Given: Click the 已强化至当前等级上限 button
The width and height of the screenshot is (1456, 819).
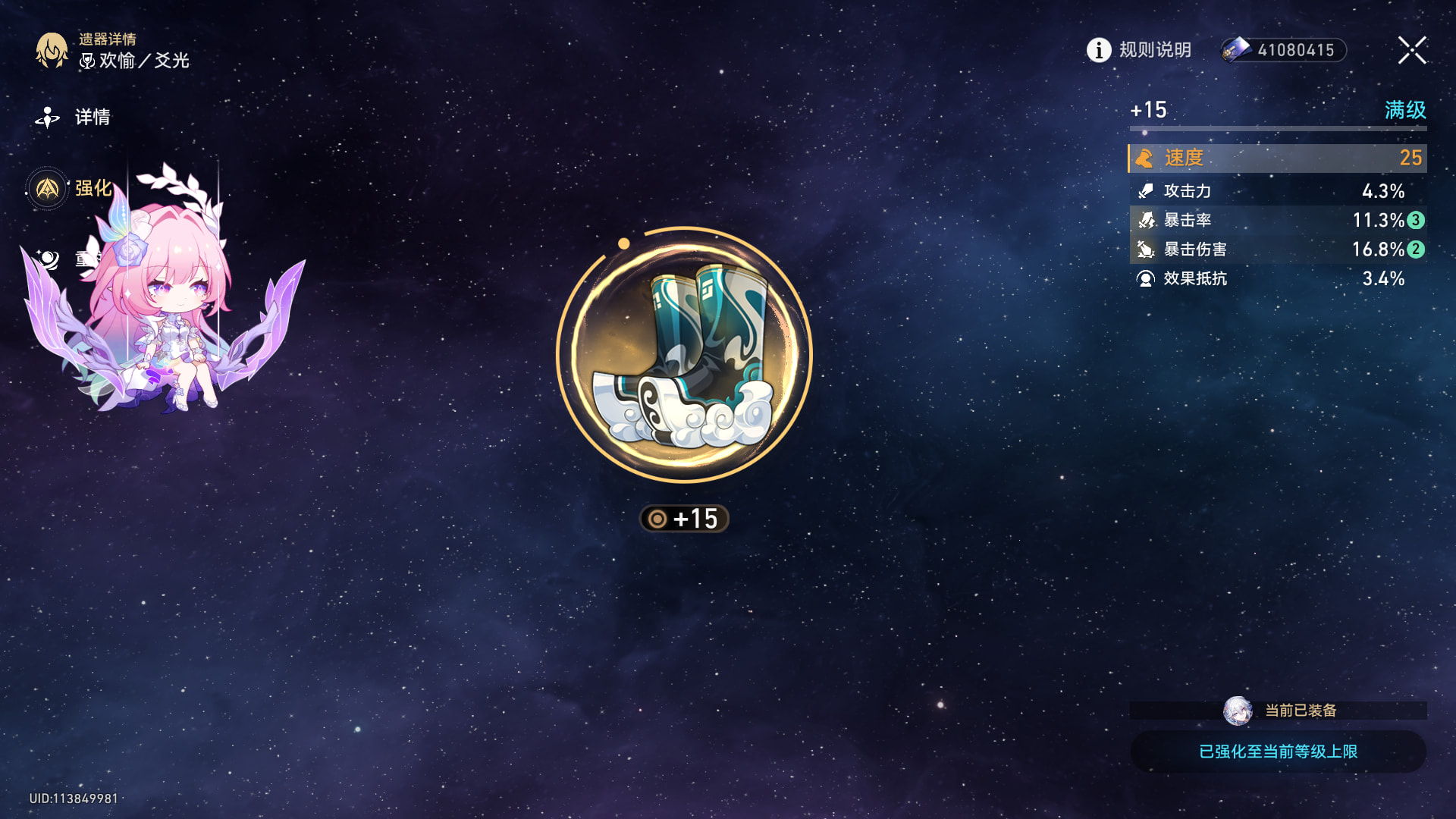Looking at the screenshot, I should coord(1278,752).
